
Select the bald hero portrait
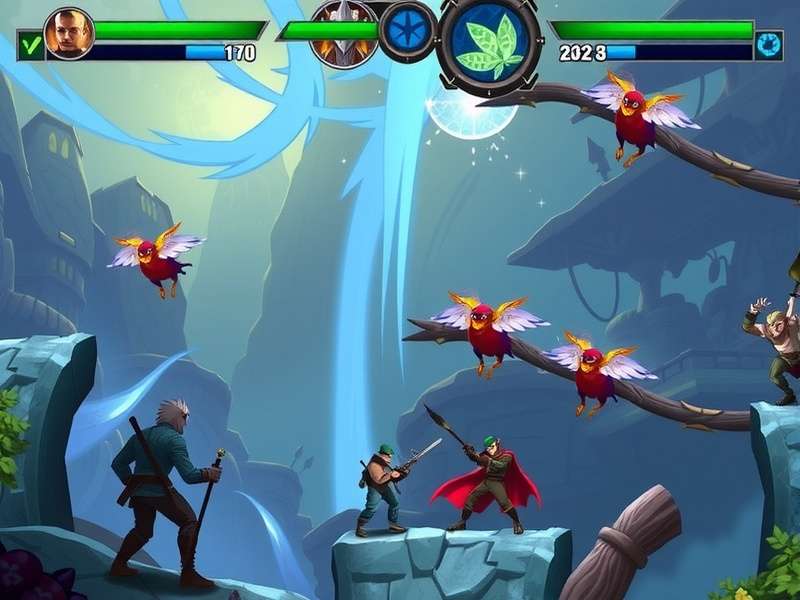pos(69,33)
